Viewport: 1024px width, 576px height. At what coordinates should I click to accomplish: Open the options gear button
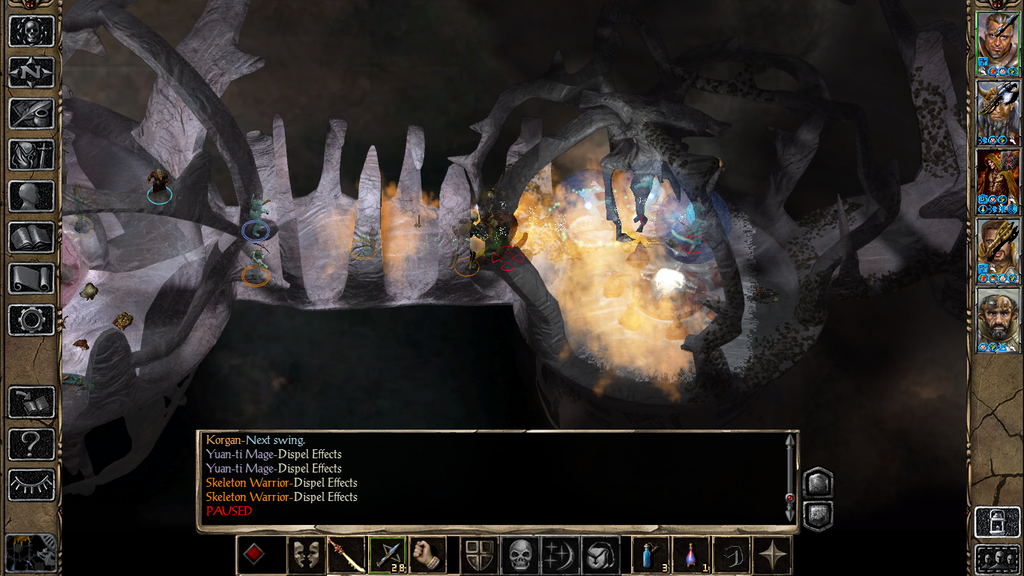pos(31,320)
